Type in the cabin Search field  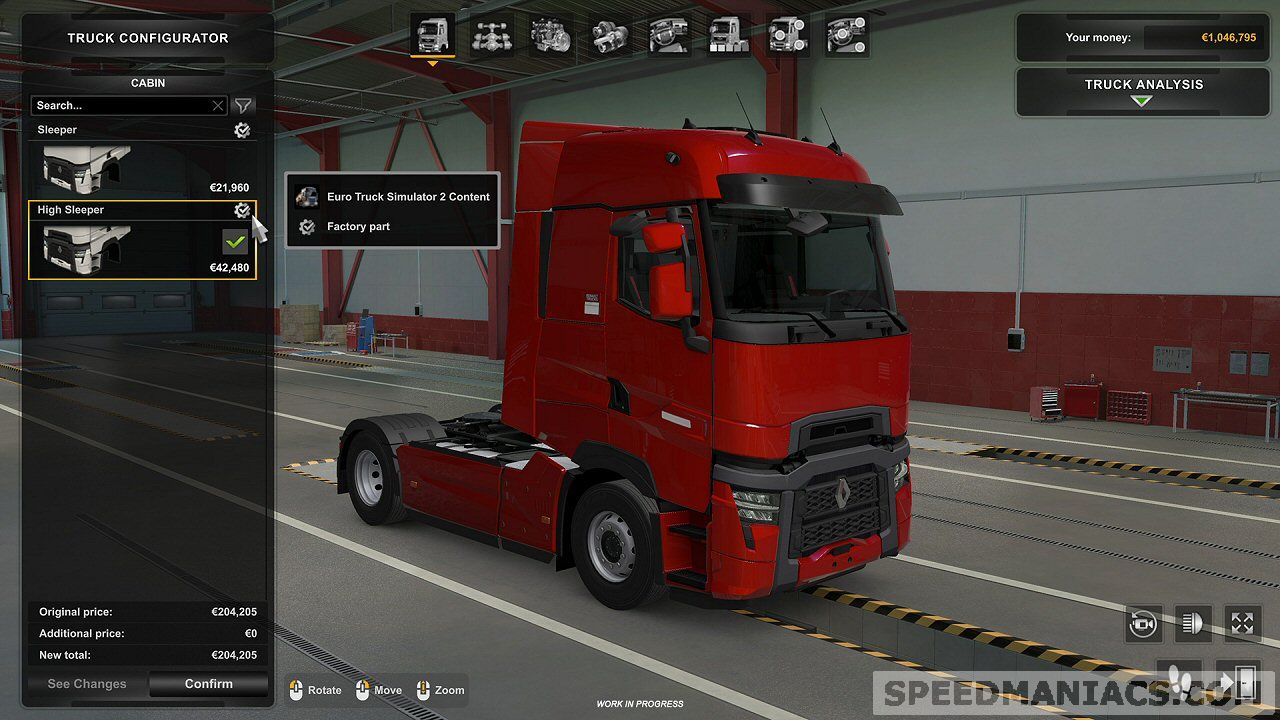120,105
